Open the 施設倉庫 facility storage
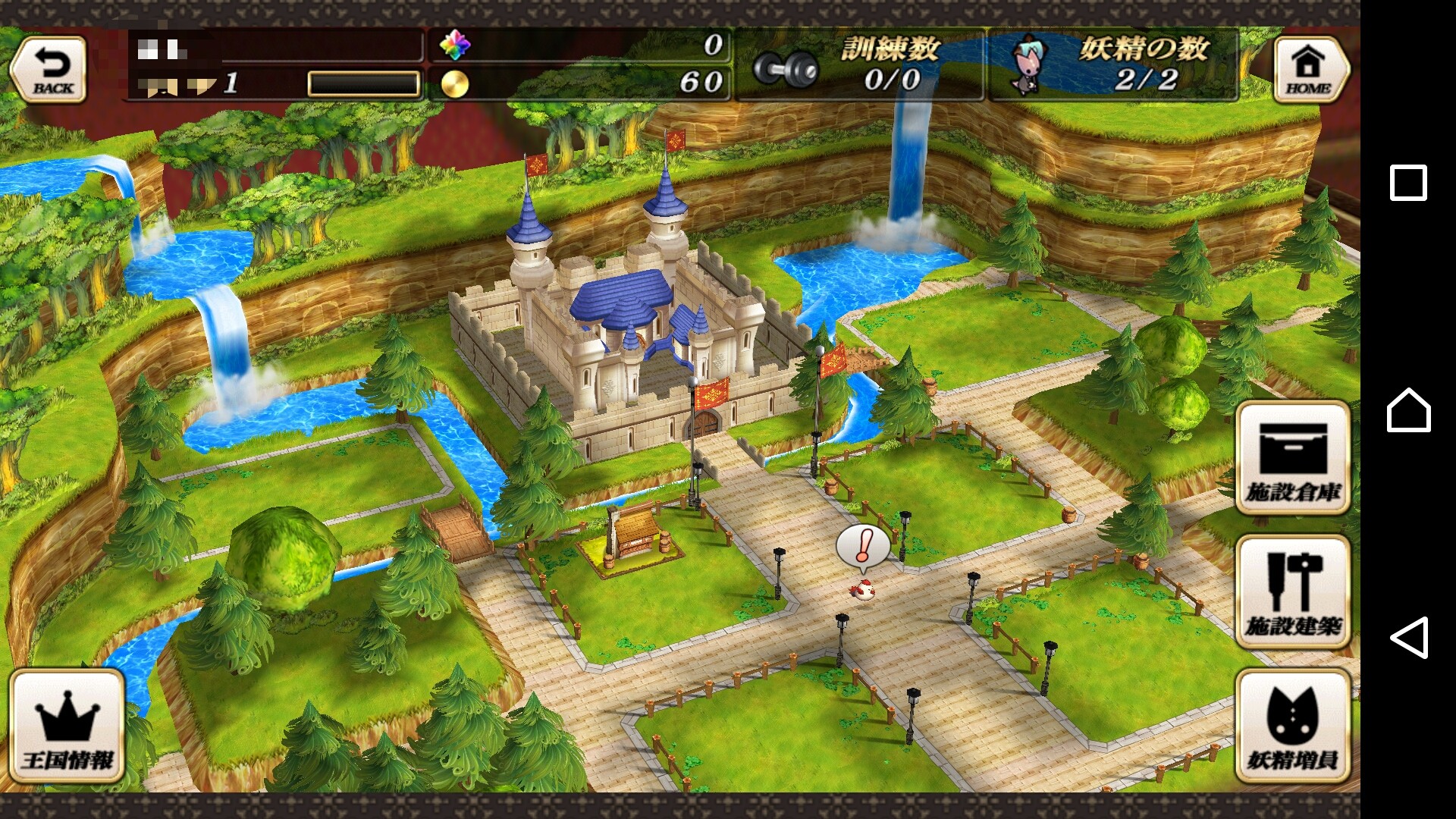This screenshot has height=819, width=1456. tap(1293, 459)
